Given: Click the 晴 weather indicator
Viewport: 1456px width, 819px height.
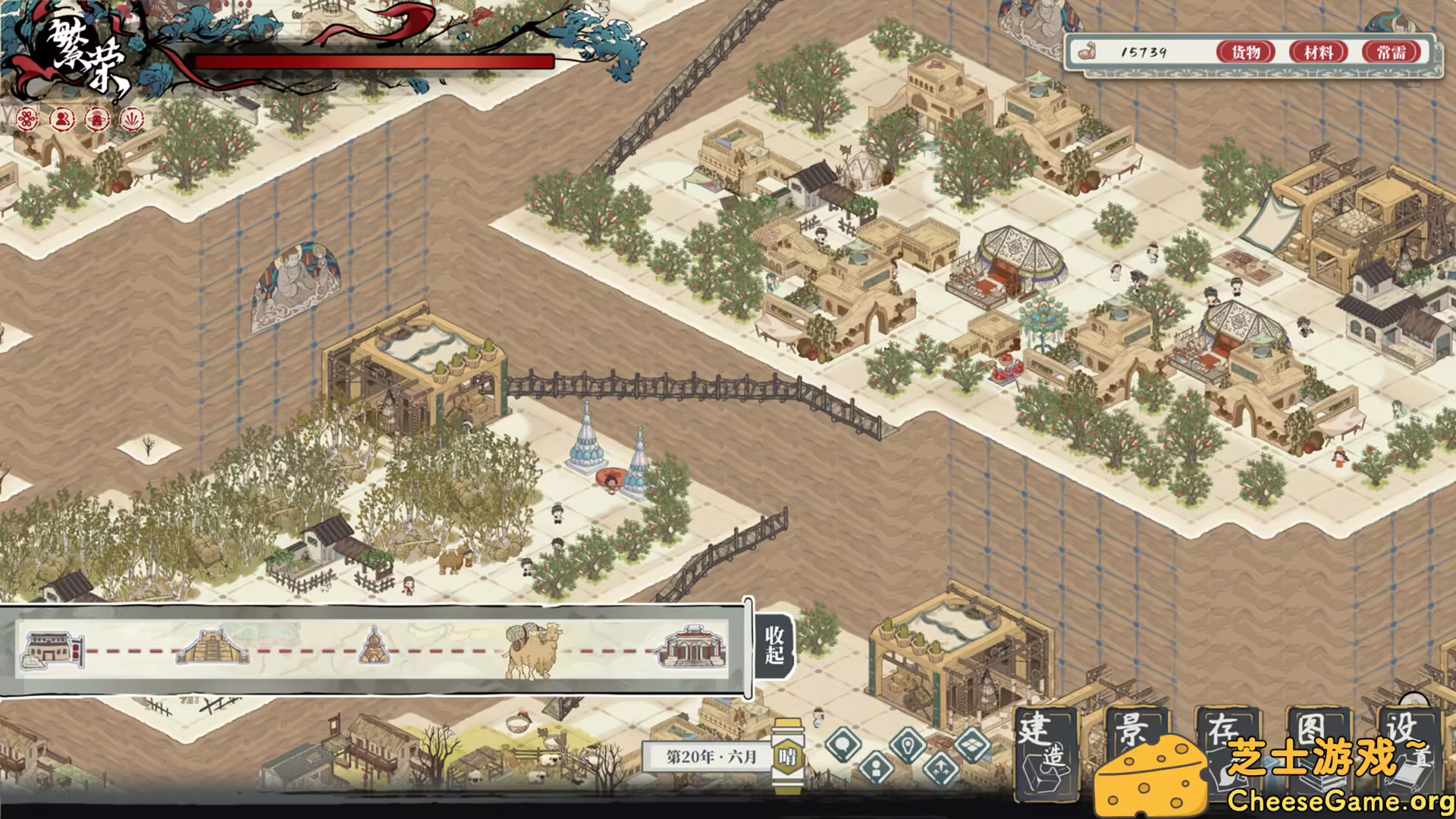Looking at the screenshot, I should click(789, 755).
